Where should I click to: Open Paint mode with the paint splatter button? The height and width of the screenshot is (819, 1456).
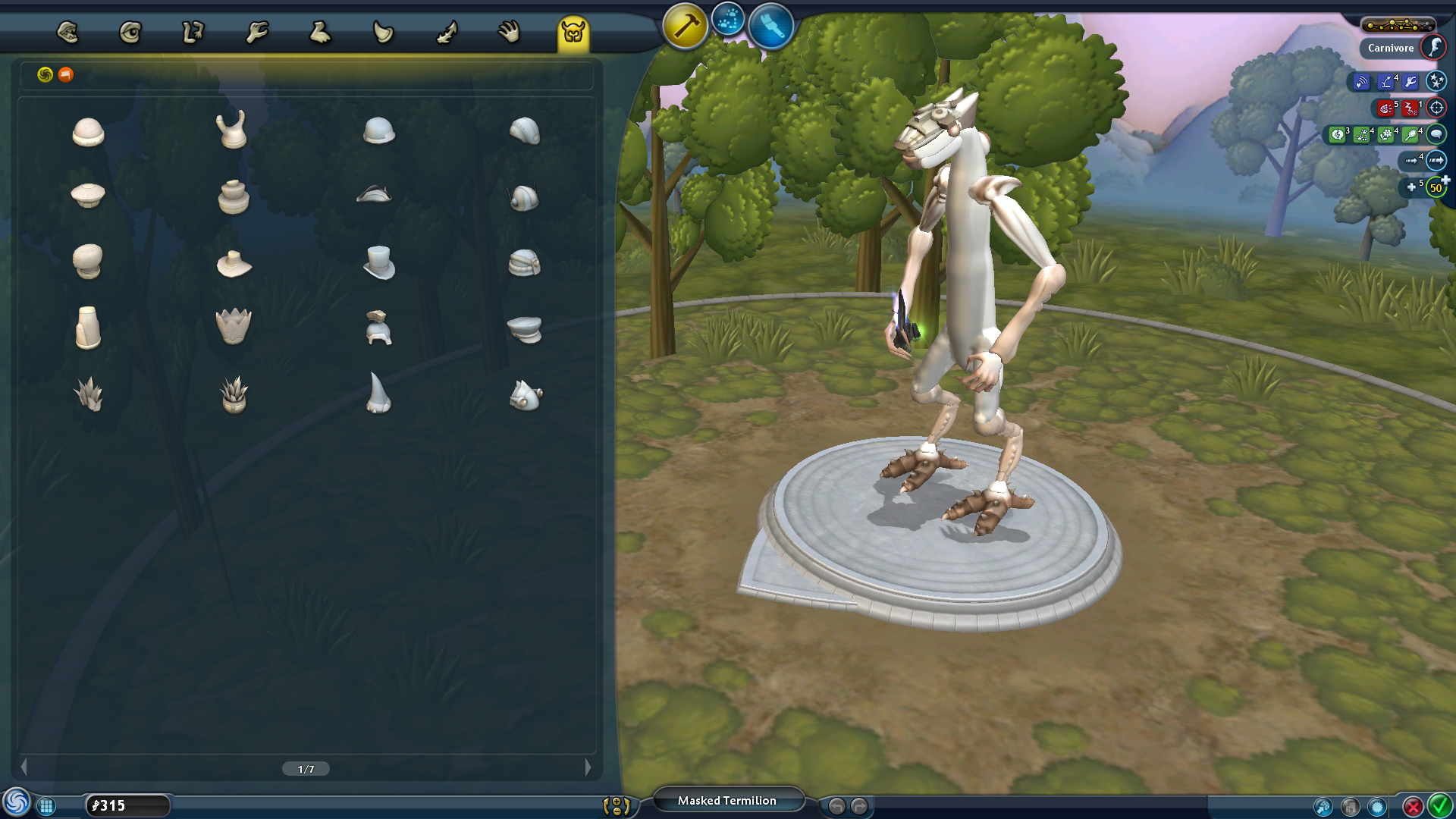tap(728, 21)
